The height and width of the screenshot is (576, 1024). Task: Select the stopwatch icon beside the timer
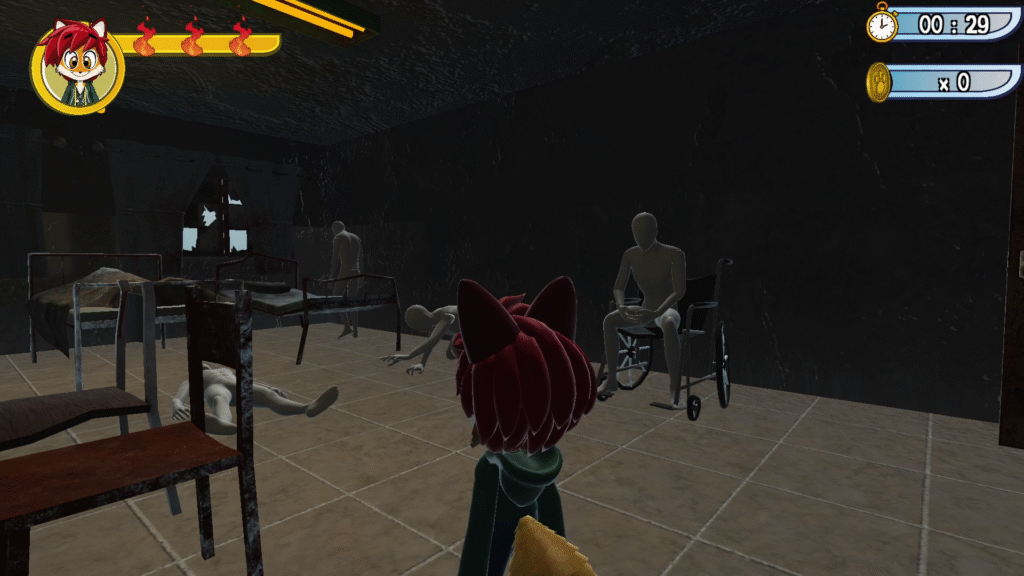[882, 24]
